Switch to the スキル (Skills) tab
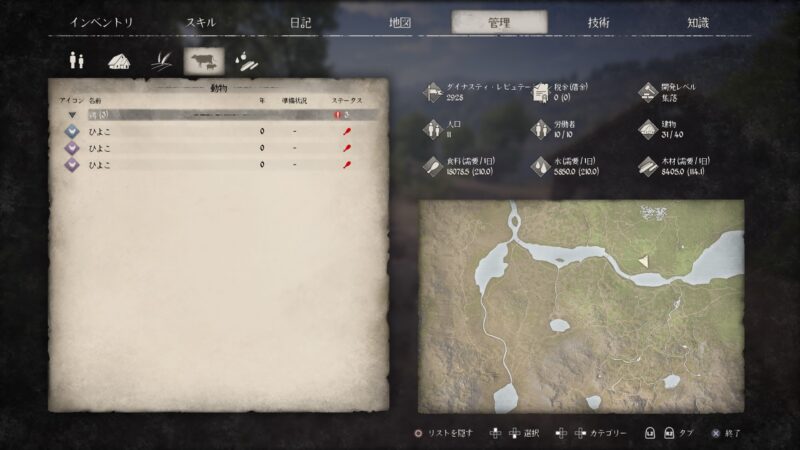The height and width of the screenshot is (450, 800). click(200, 22)
